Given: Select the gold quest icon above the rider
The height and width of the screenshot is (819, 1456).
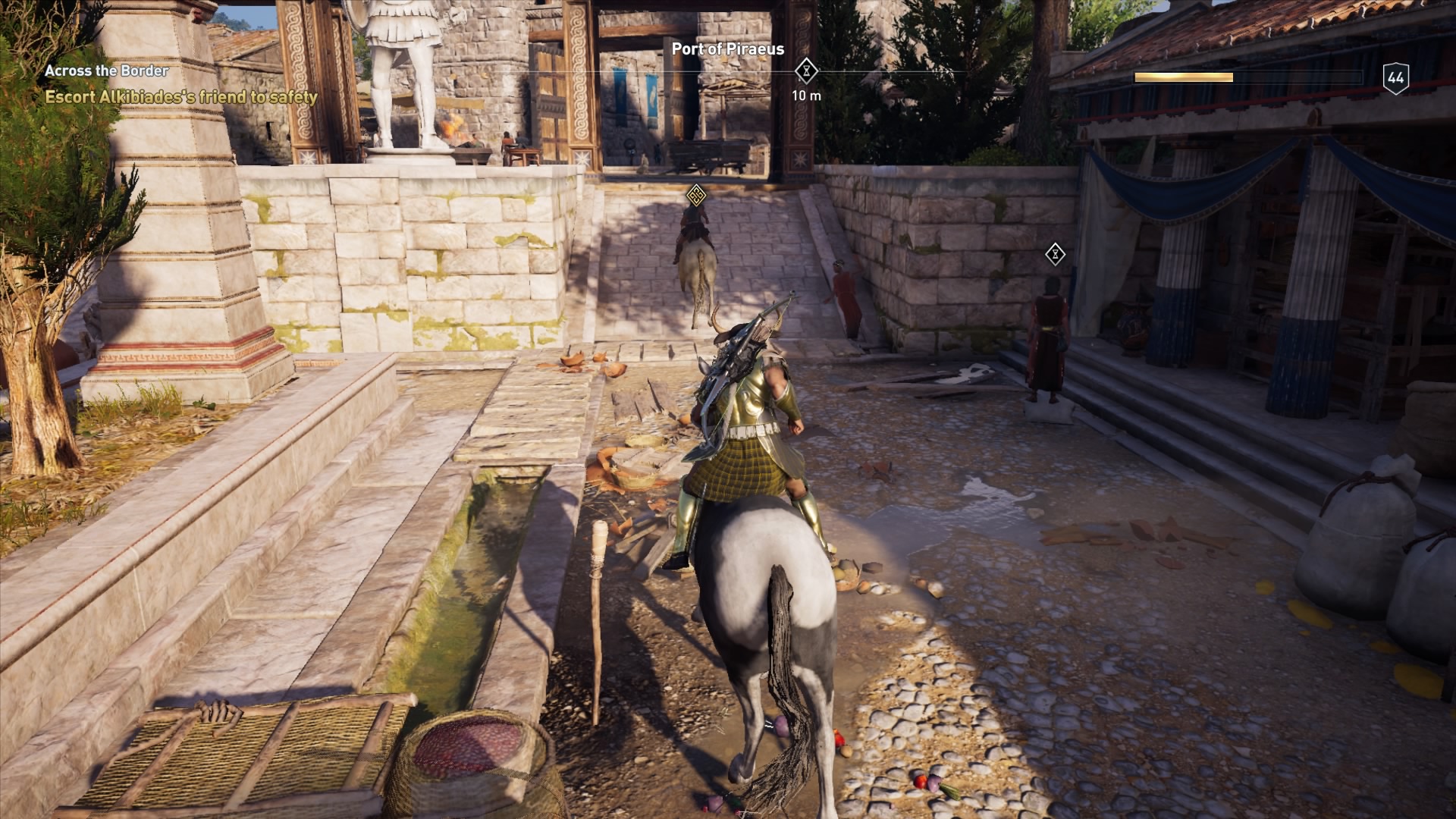Looking at the screenshot, I should tap(698, 196).
